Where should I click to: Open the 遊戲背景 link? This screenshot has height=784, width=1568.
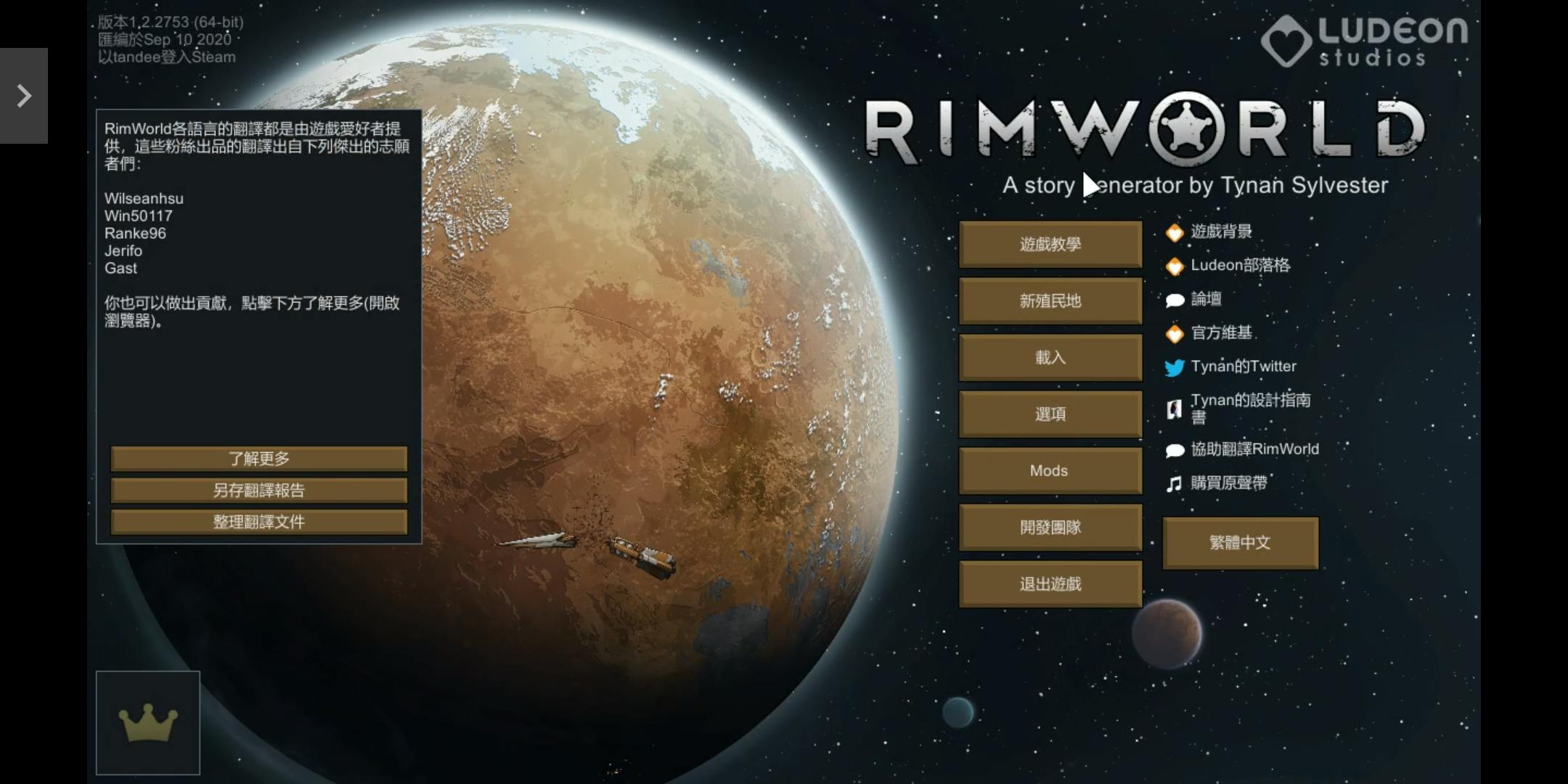point(1221,232)
